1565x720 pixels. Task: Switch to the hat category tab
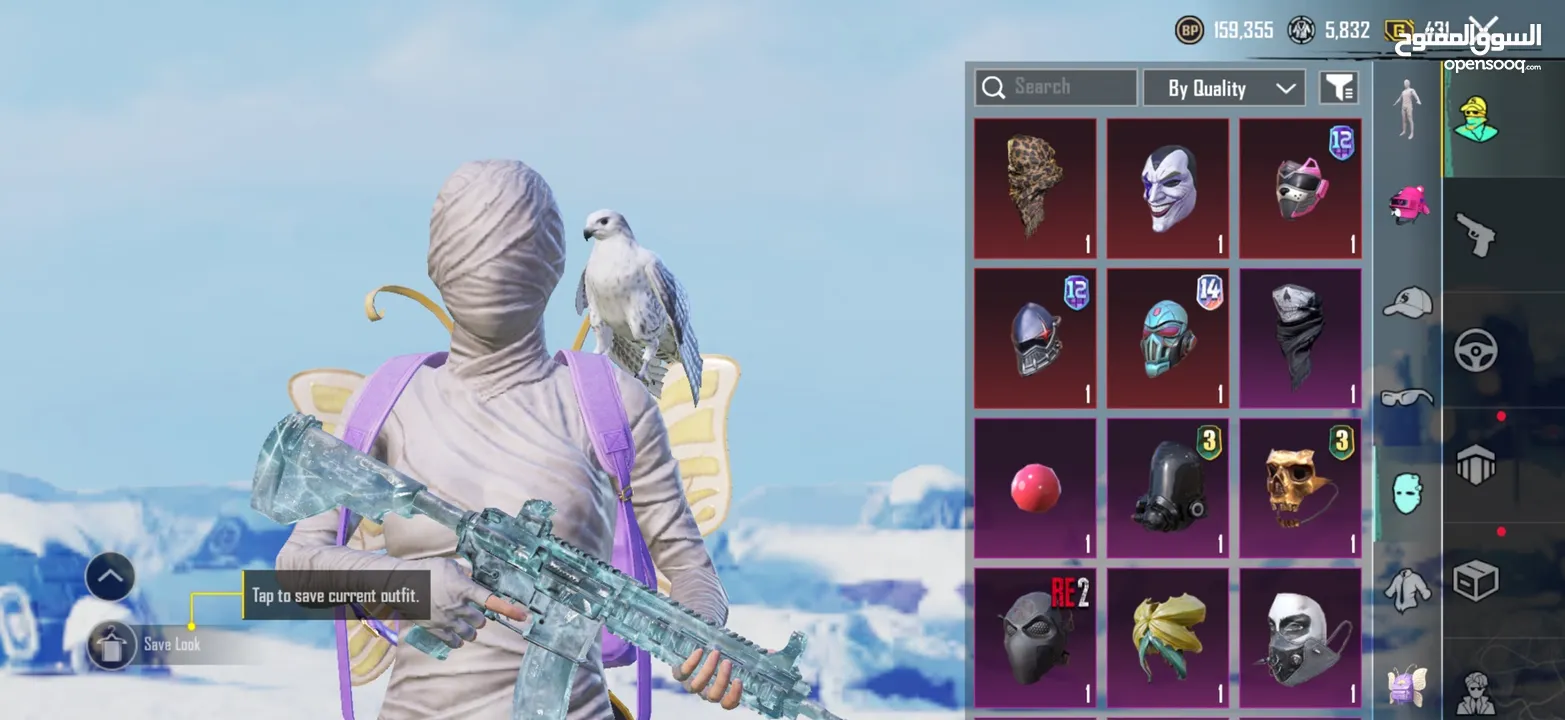click(1407, 301)
